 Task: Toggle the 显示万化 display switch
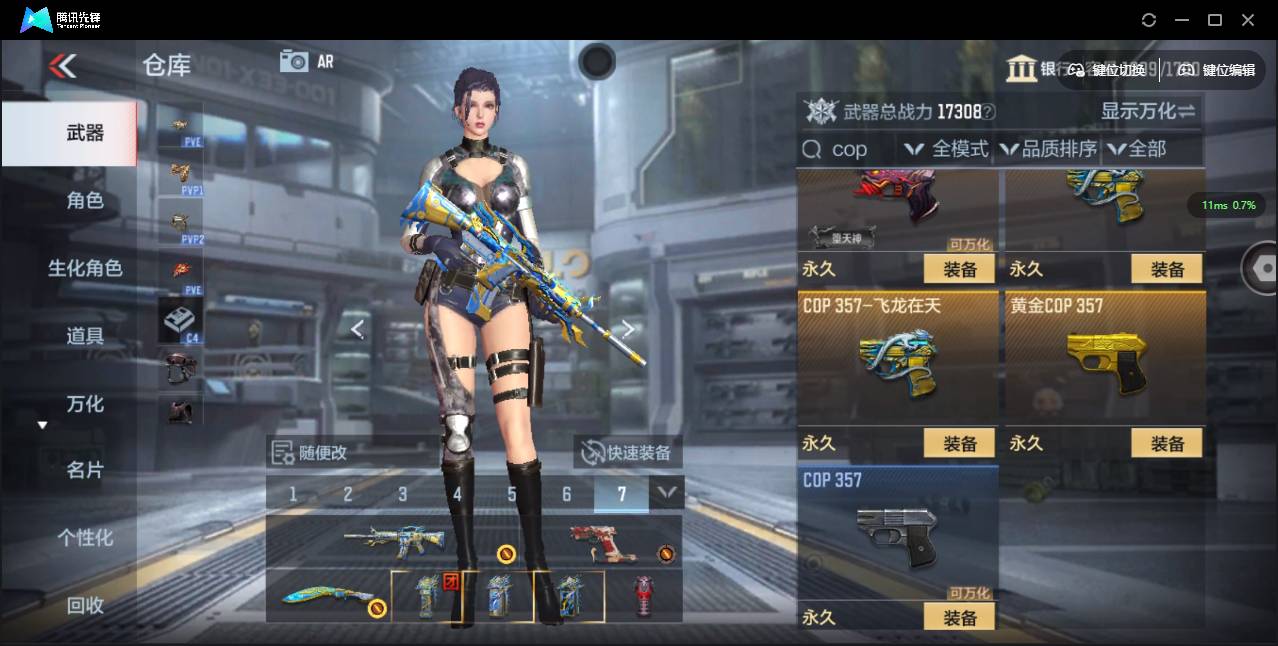point(1148,111)
